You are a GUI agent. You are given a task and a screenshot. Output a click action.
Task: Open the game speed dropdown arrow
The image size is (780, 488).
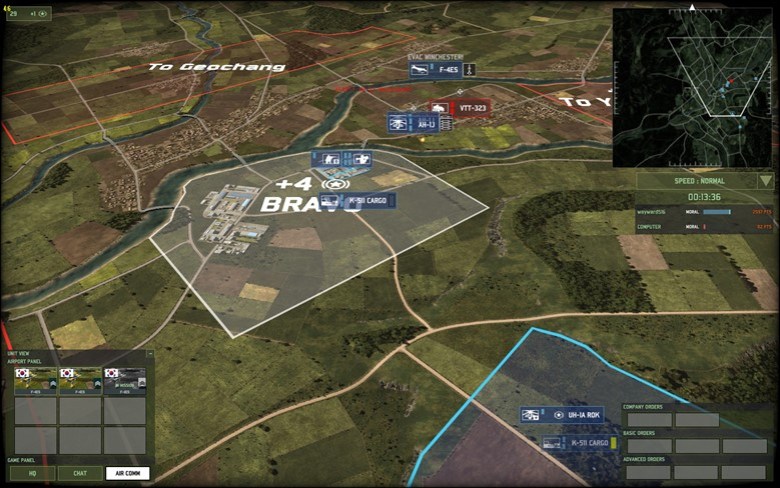(765, 181)
